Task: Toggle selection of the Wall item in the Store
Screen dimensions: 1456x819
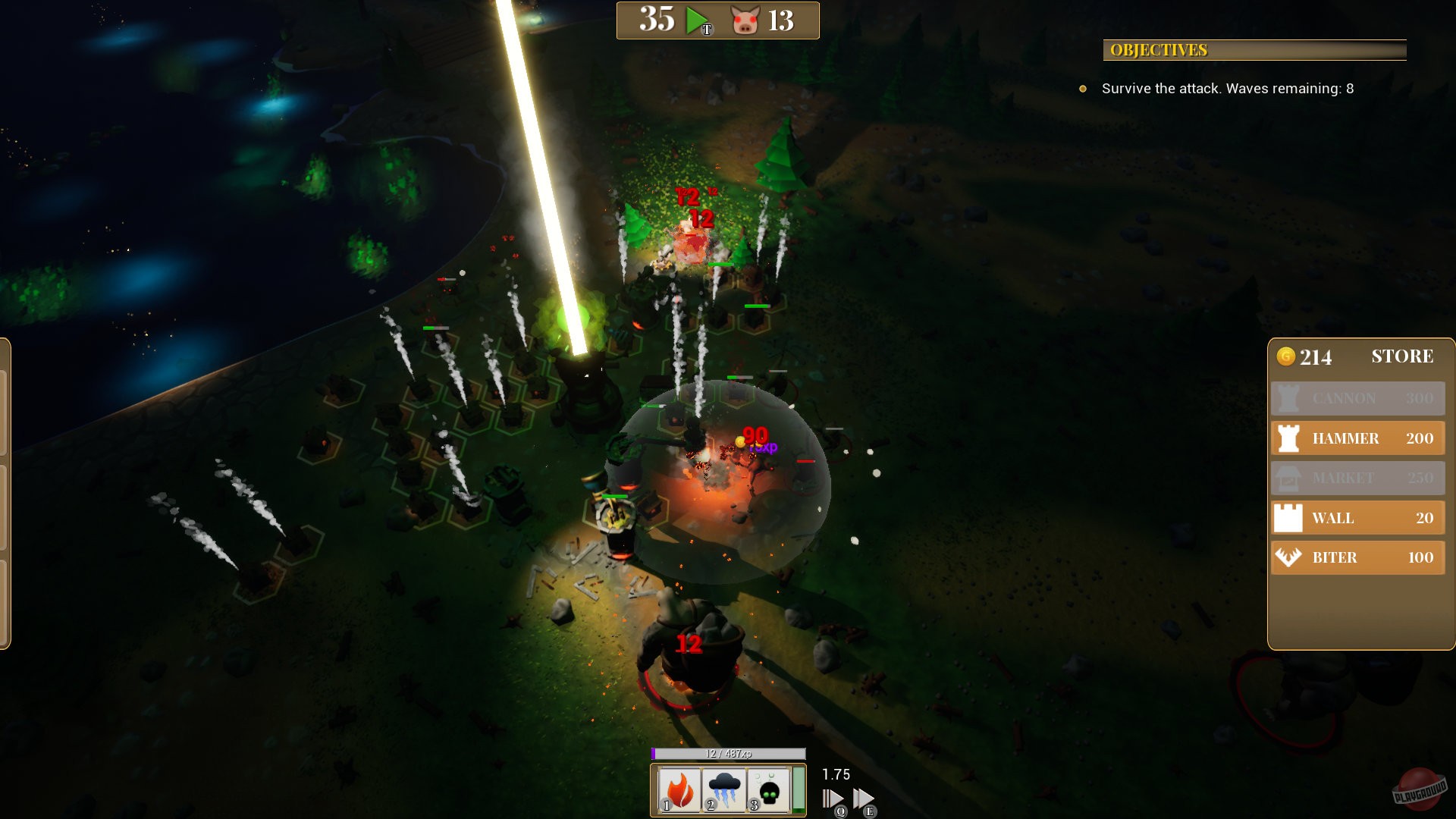Action: coord(1357,517)
